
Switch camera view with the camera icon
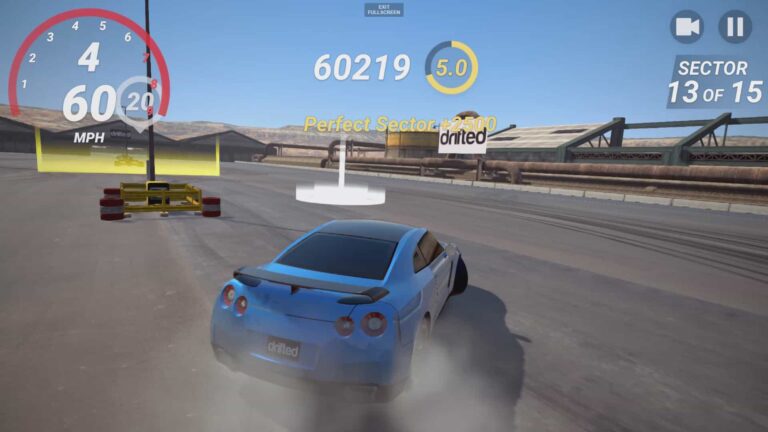(687, 27)
